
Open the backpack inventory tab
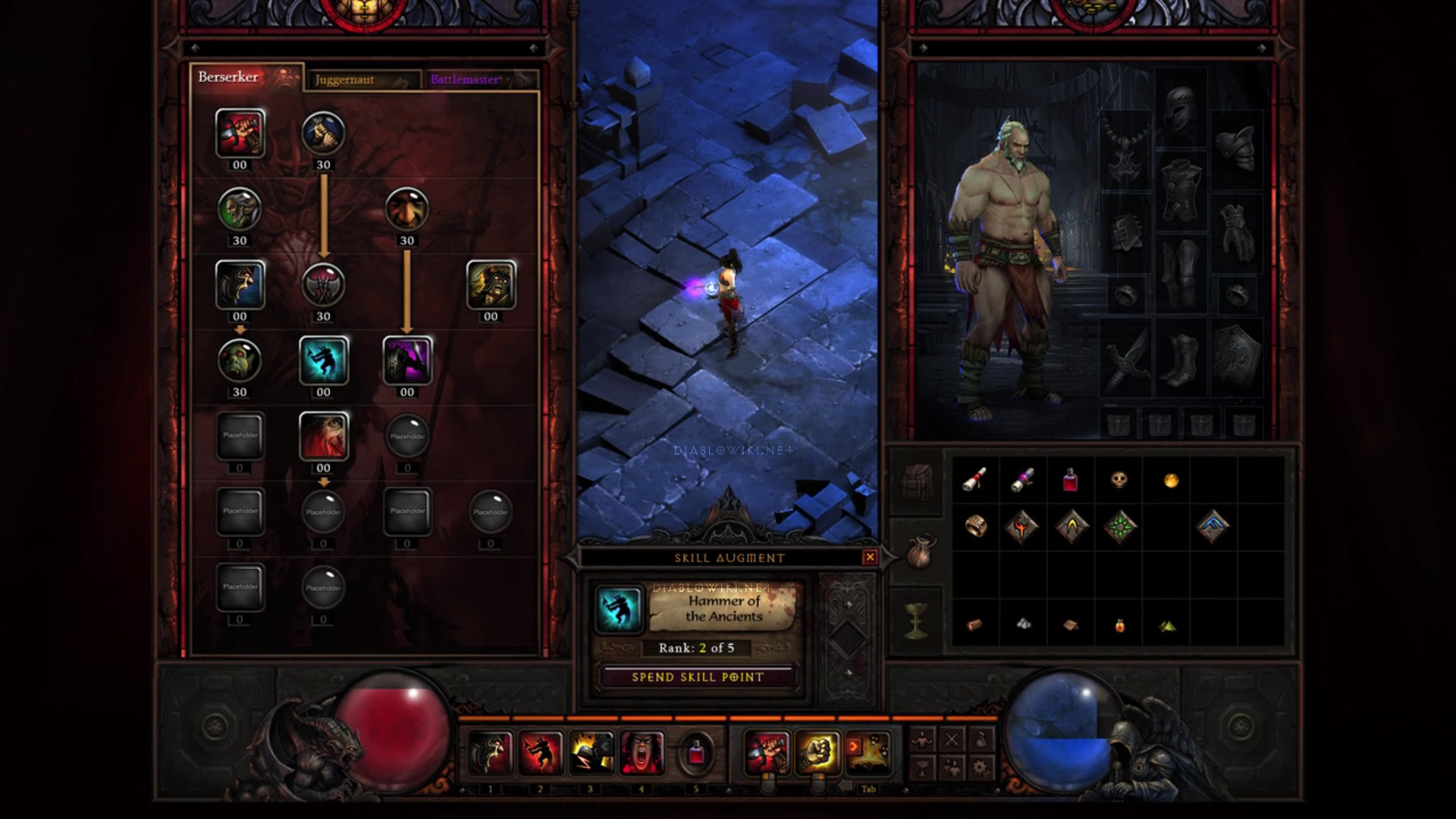pos(918,481)
